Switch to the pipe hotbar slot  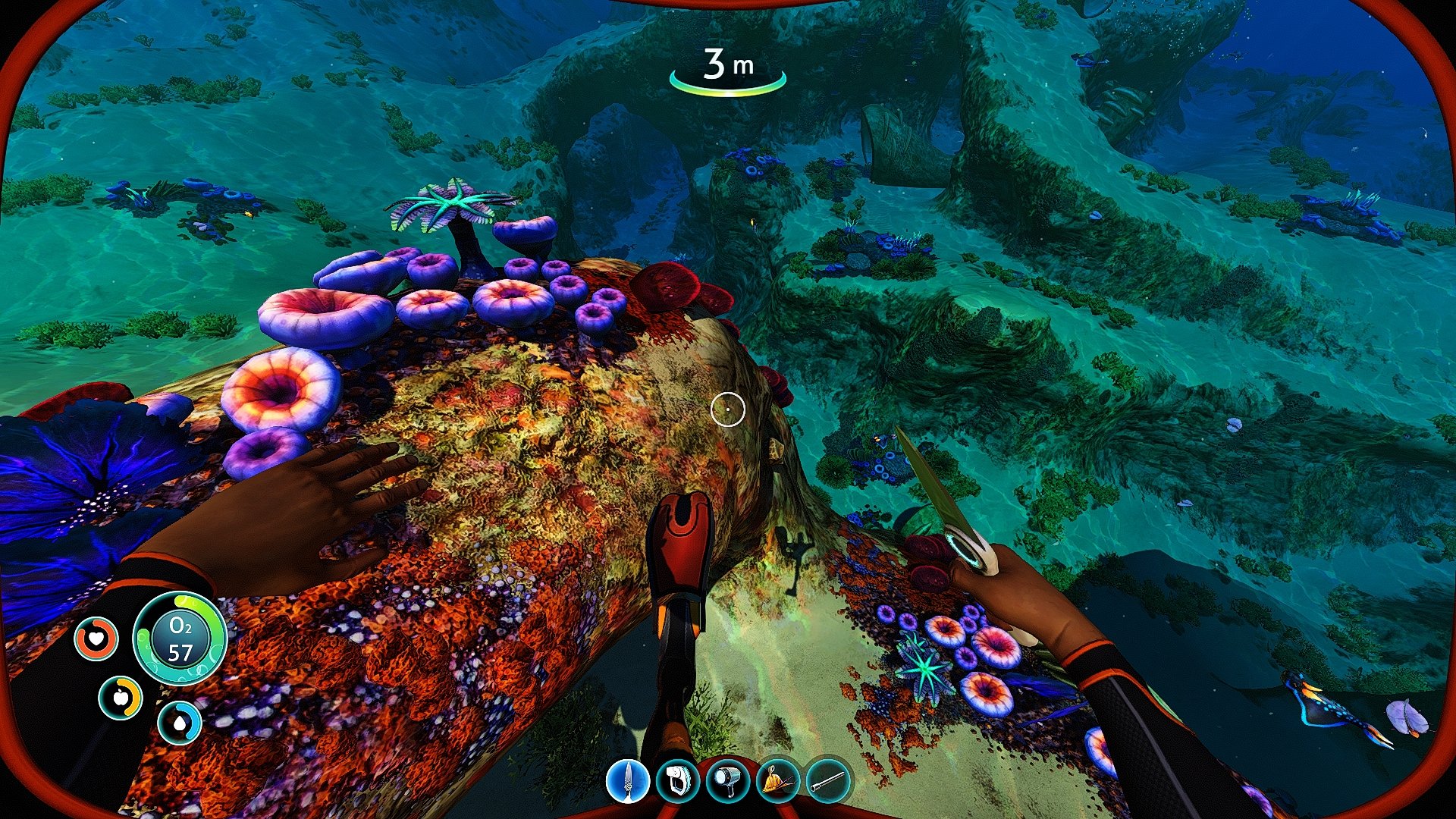pyautogui.click(x=827, y=780)
